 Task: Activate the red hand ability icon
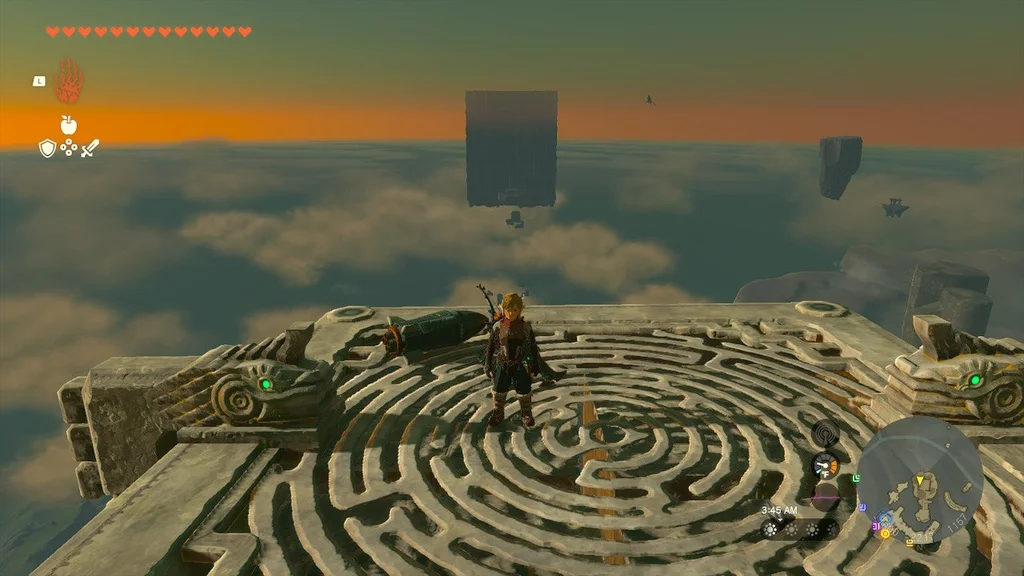[x=69, y=81]
